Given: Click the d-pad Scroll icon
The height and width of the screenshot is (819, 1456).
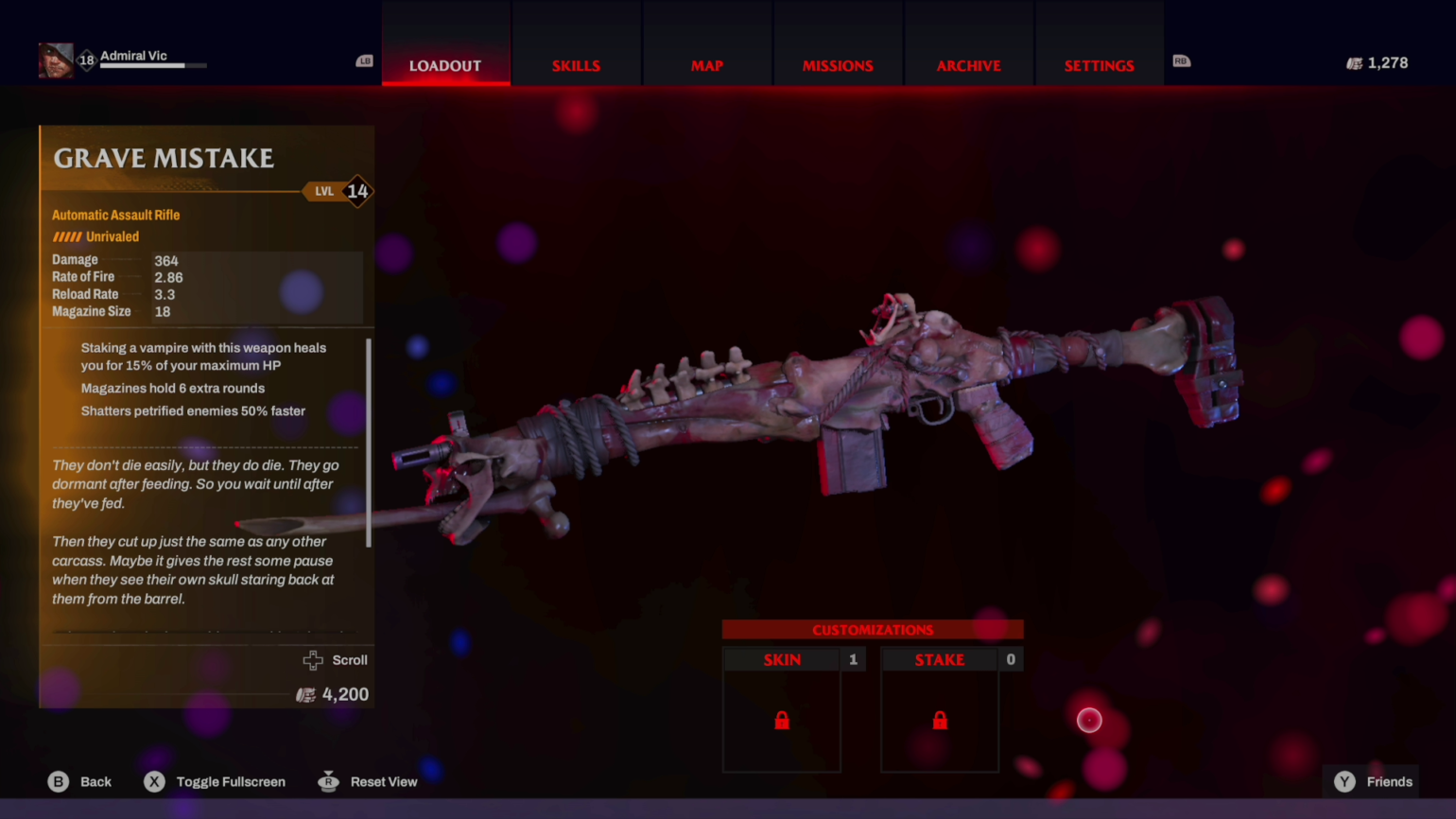Looking at the screenshot, I should (313, 660).
